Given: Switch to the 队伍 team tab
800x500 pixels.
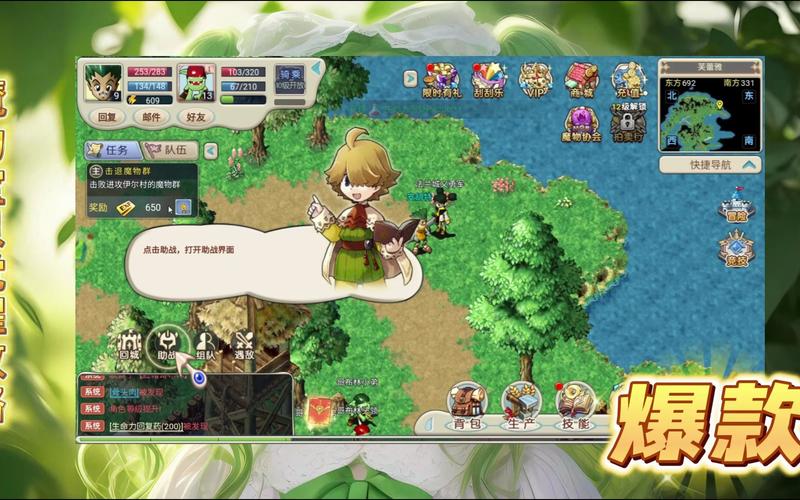Looking at the screenshot, I should (172, 151).
